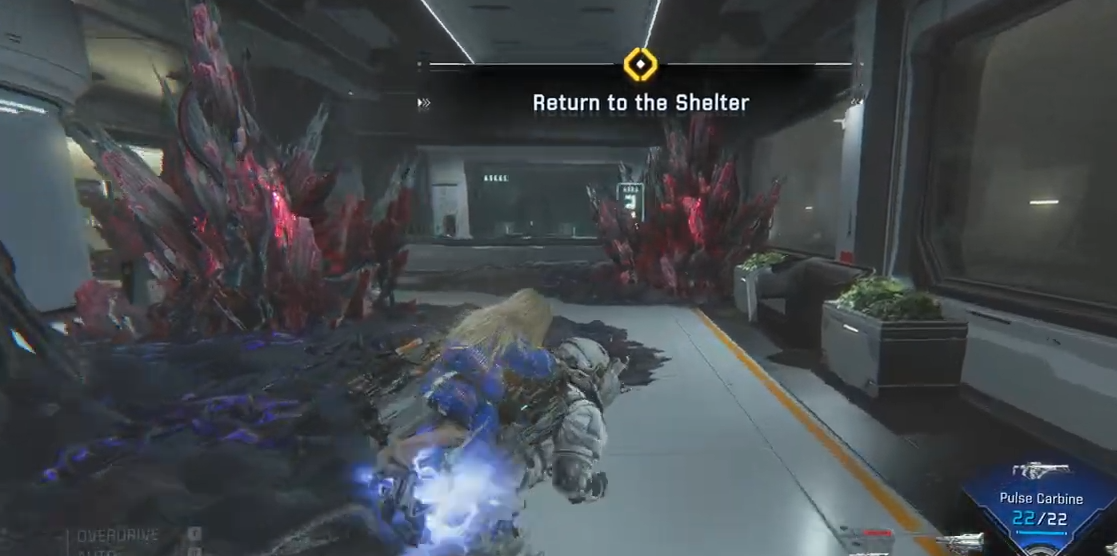The image size is (1117, 556).
Task: Select the Pulse Carbine weapon icon
Action: click(1039, 470)
